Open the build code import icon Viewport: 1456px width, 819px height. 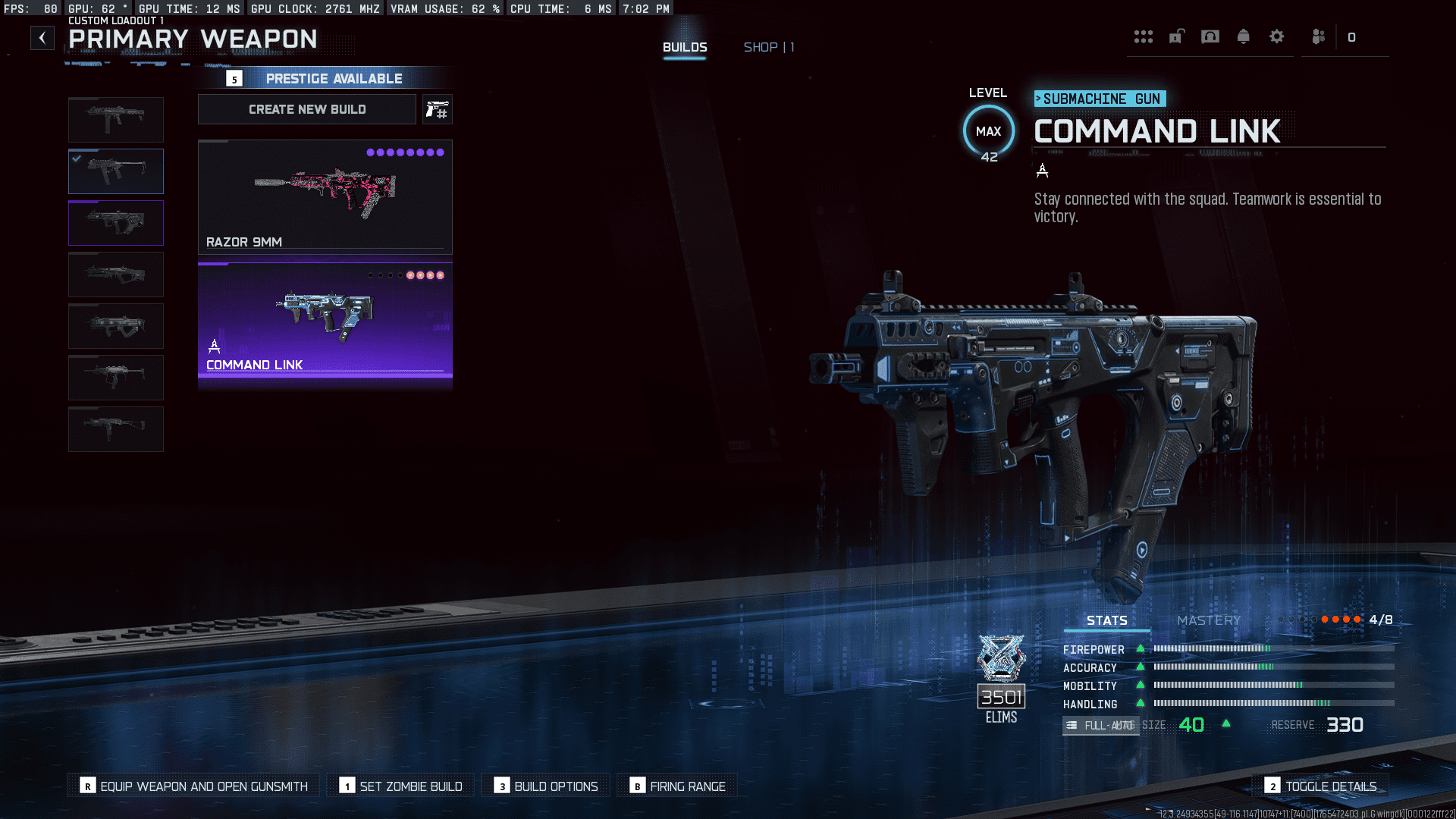[x=437, y=110]
